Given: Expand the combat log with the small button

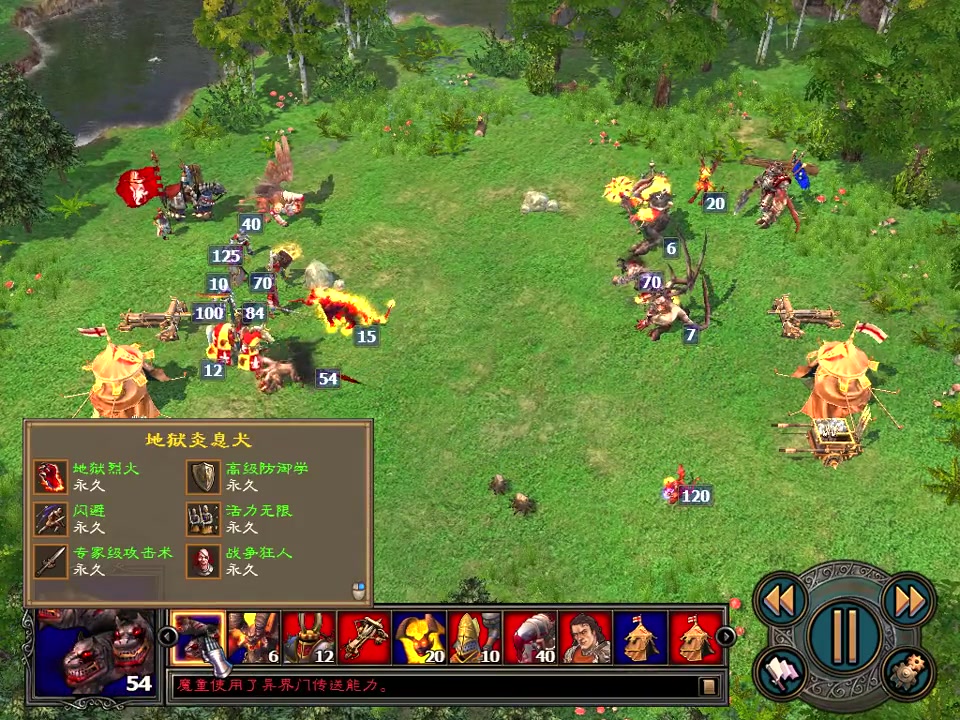Looking at the screenshot, I should [x=709, y=686].
